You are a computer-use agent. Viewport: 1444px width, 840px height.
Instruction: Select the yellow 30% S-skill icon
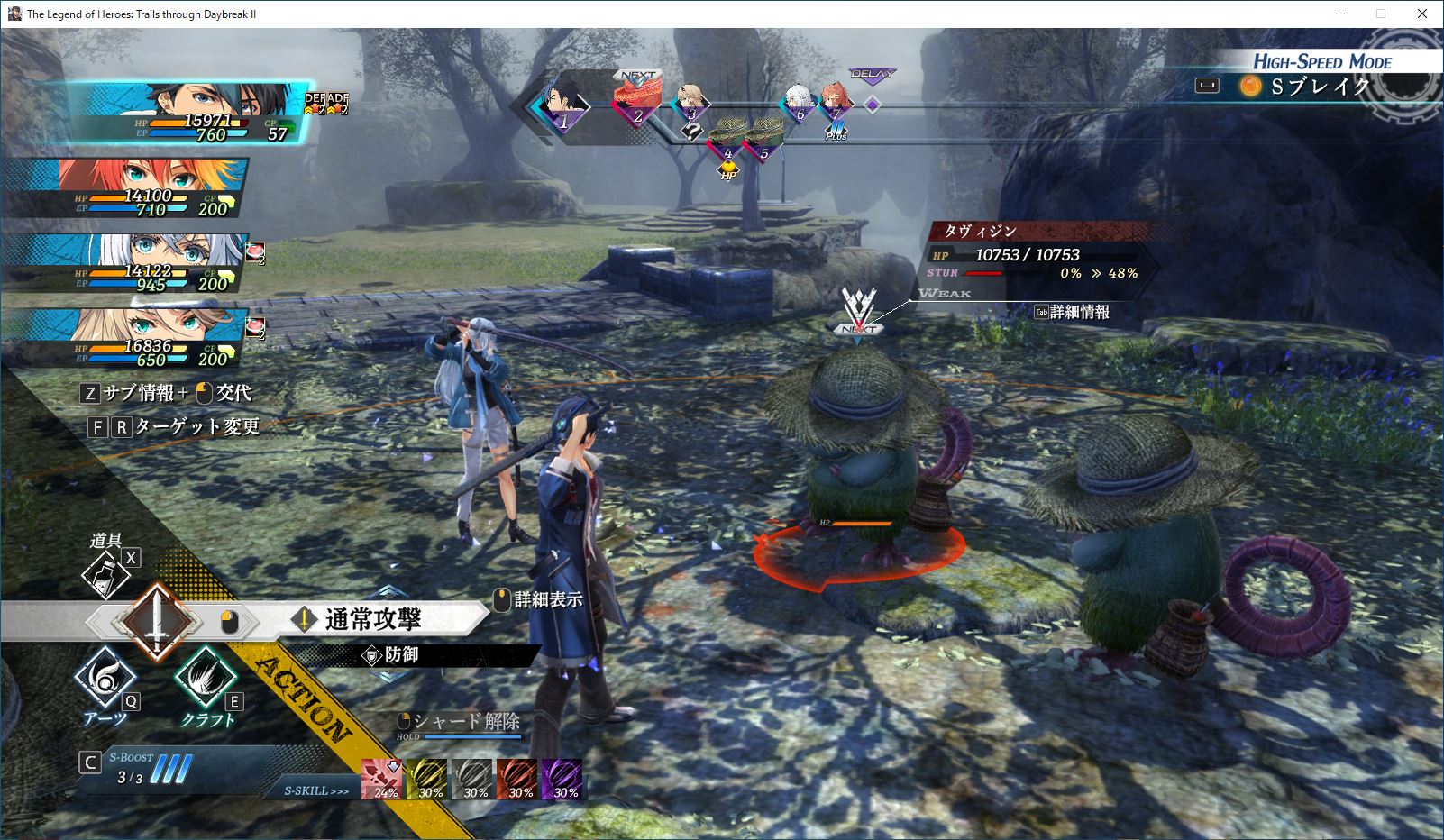[x=428, y=780]
